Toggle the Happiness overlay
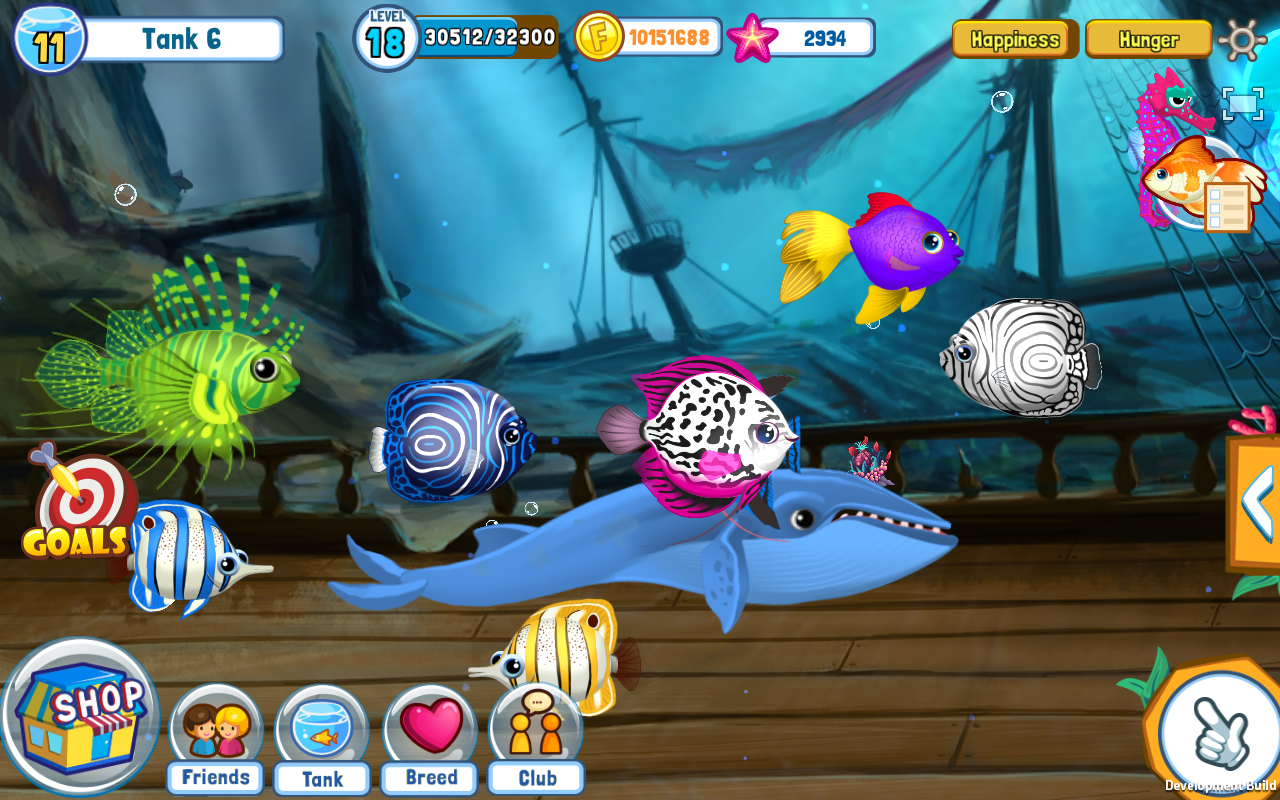This screenshot has height=800, width=1280. pyautogui.click(x=1015, y=40)
